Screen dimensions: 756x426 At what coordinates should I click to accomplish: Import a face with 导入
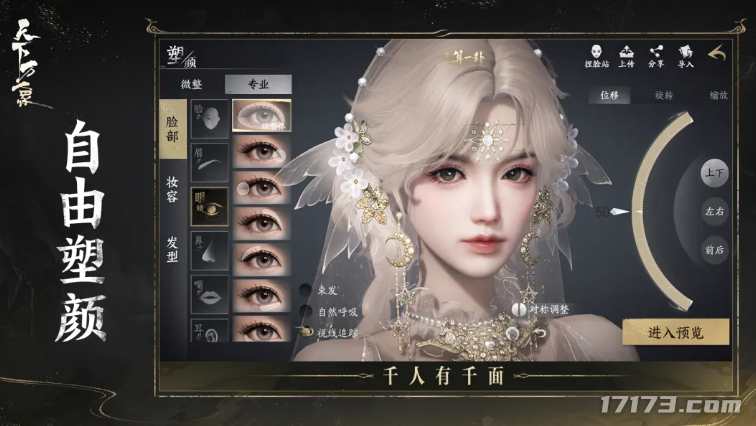(686, 56)
